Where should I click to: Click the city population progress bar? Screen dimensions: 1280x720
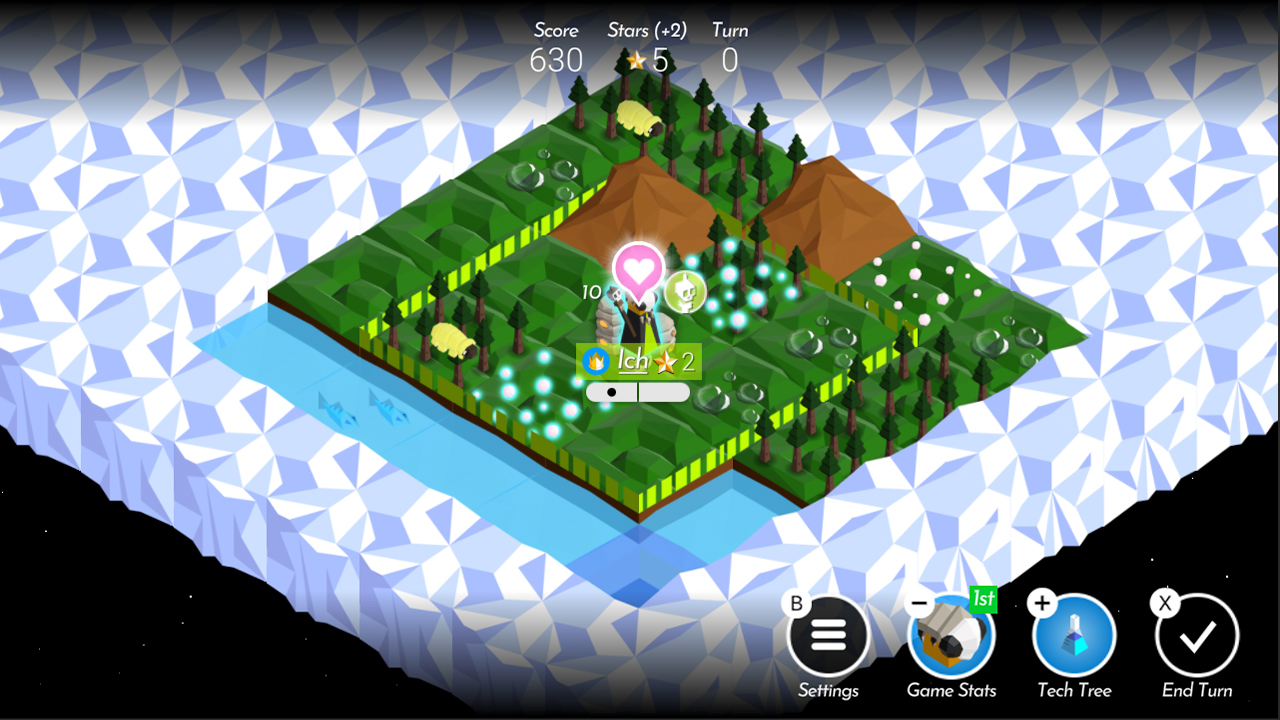pos(637,392)
